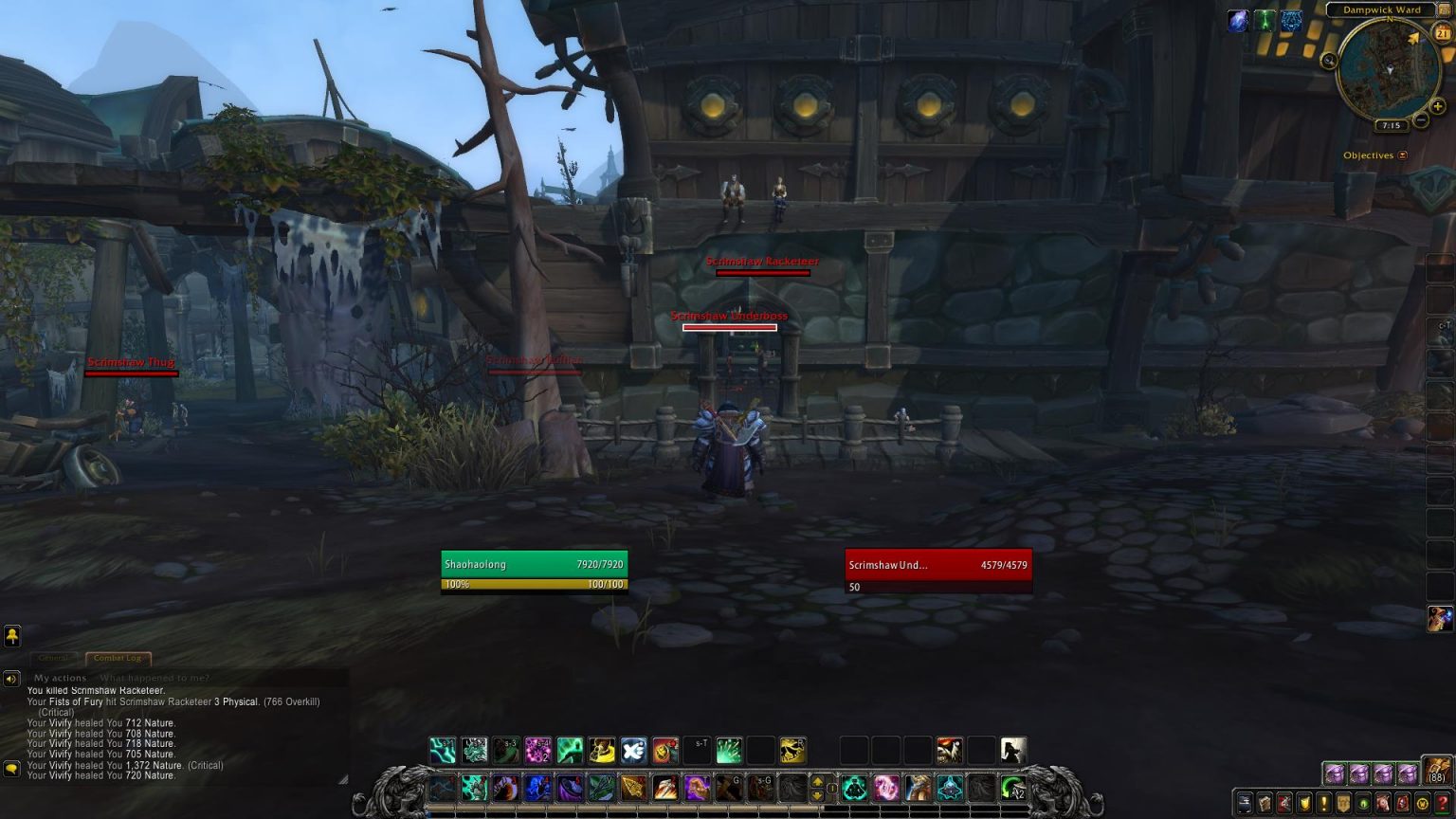Open the Spellbook from the micro menu
The height and width of the screenshot is (819, 1456).
(1264, 804)
